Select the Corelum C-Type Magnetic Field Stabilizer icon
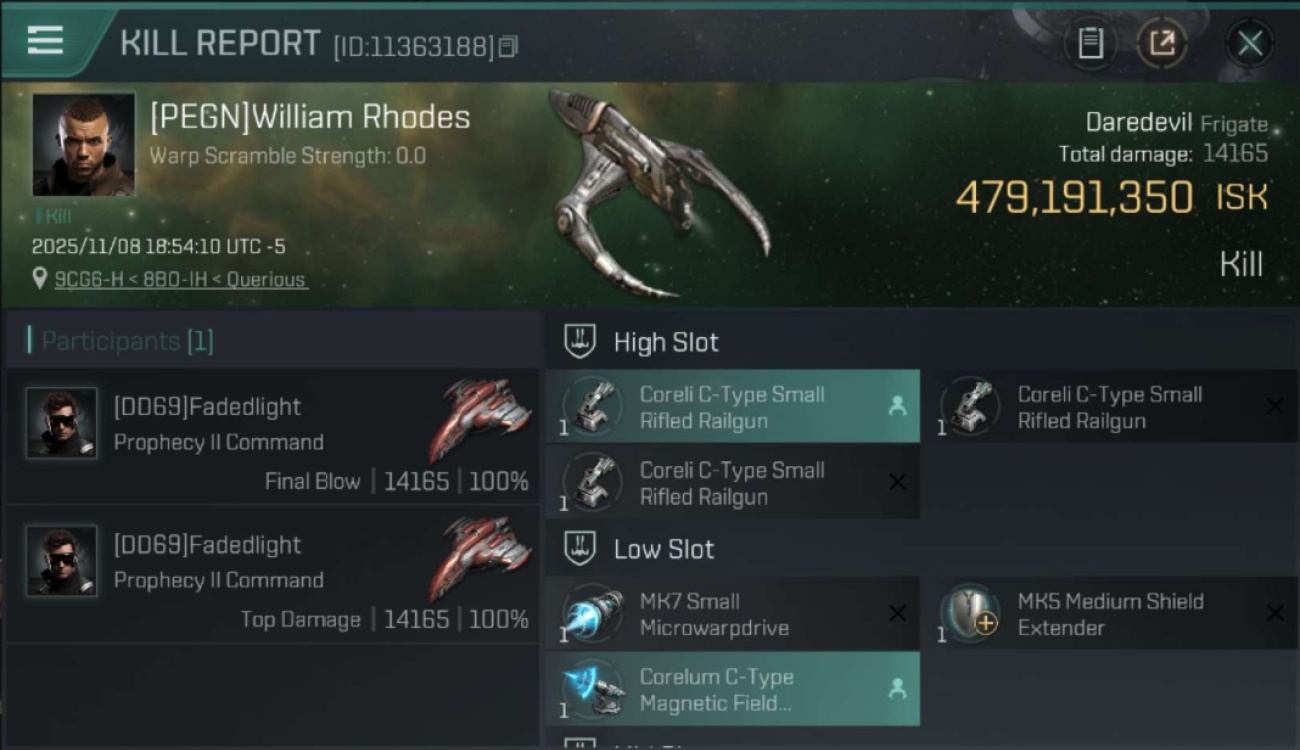The height and width of the screenshot is (750, 1300). [x=591, y=689]
